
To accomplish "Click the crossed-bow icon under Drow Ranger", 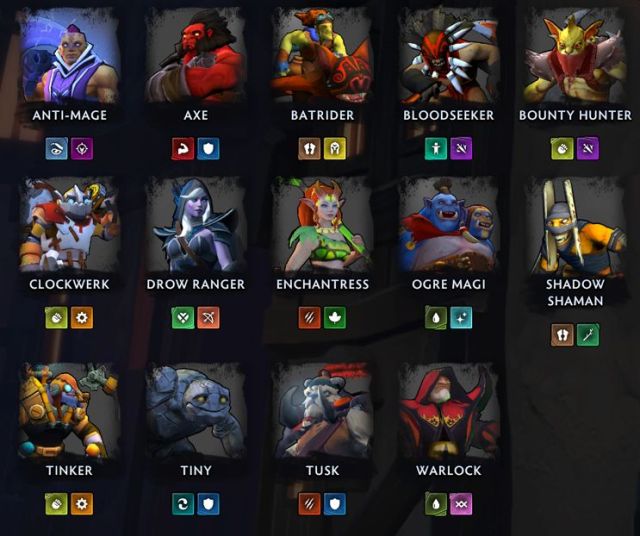I will pyautogui.click(x=208, y=318).
